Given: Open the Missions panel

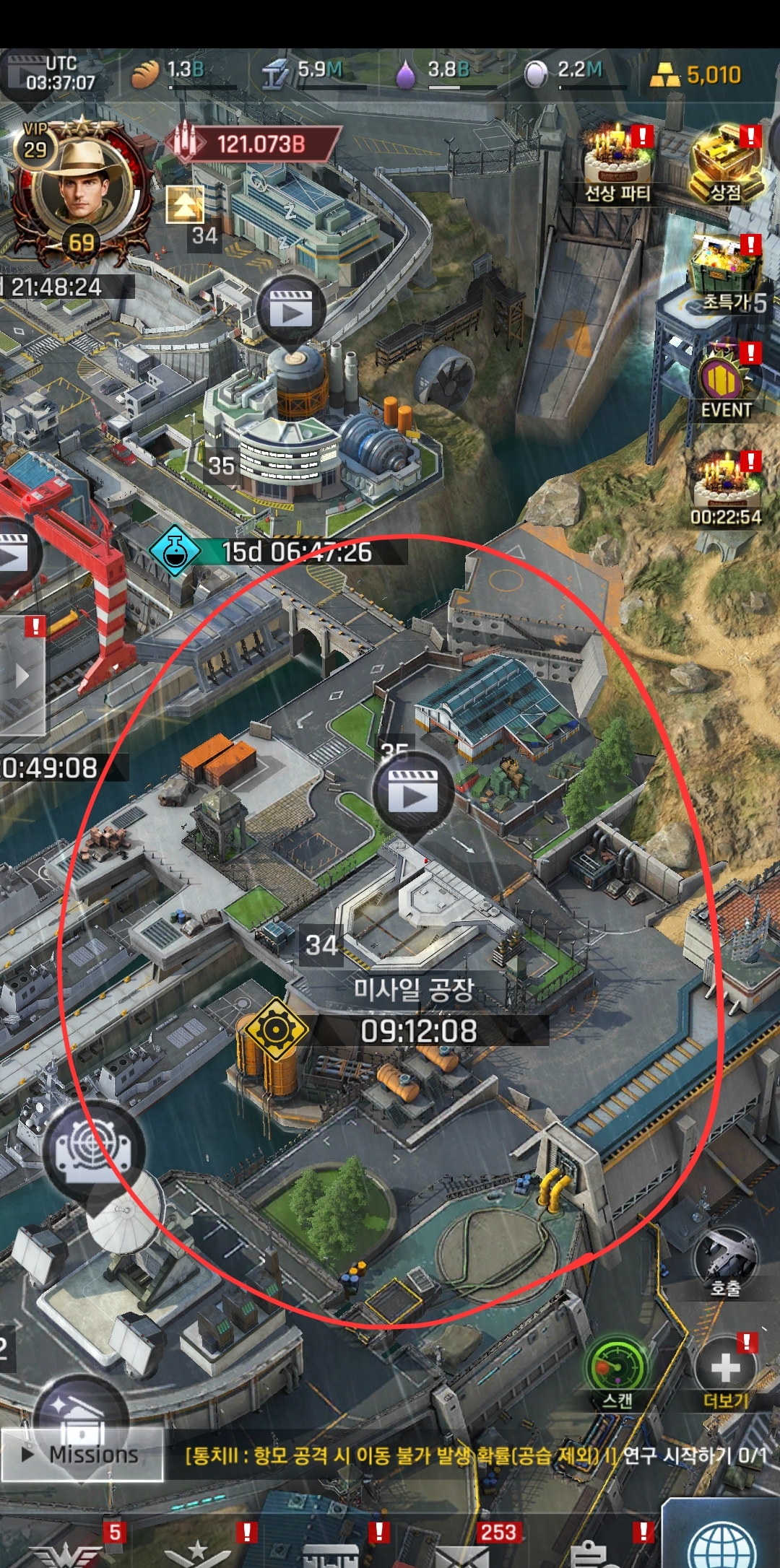Looking at the screenshot, I should 82,1455.
